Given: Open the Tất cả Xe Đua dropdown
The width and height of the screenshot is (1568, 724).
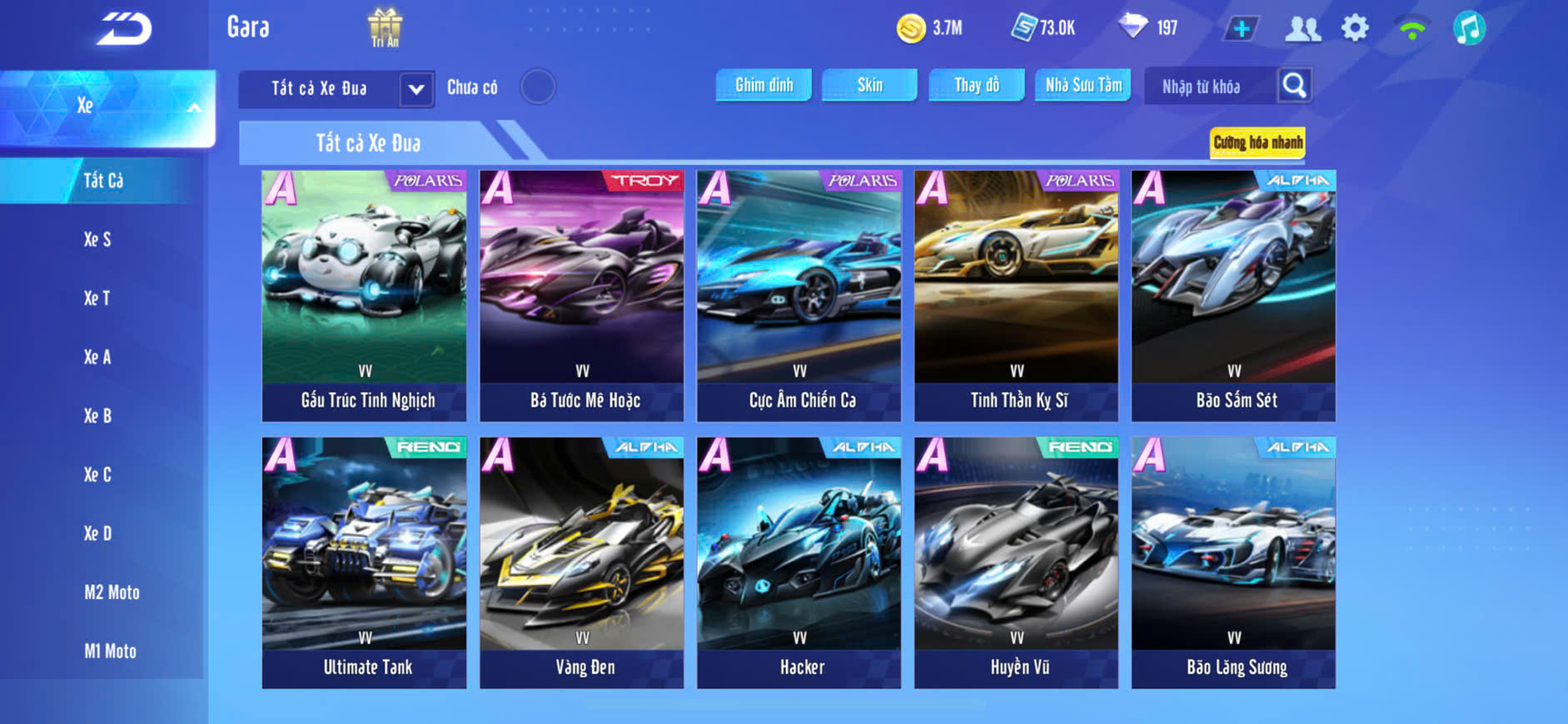Looking at the screenshot, I should [x=416, y=89].
